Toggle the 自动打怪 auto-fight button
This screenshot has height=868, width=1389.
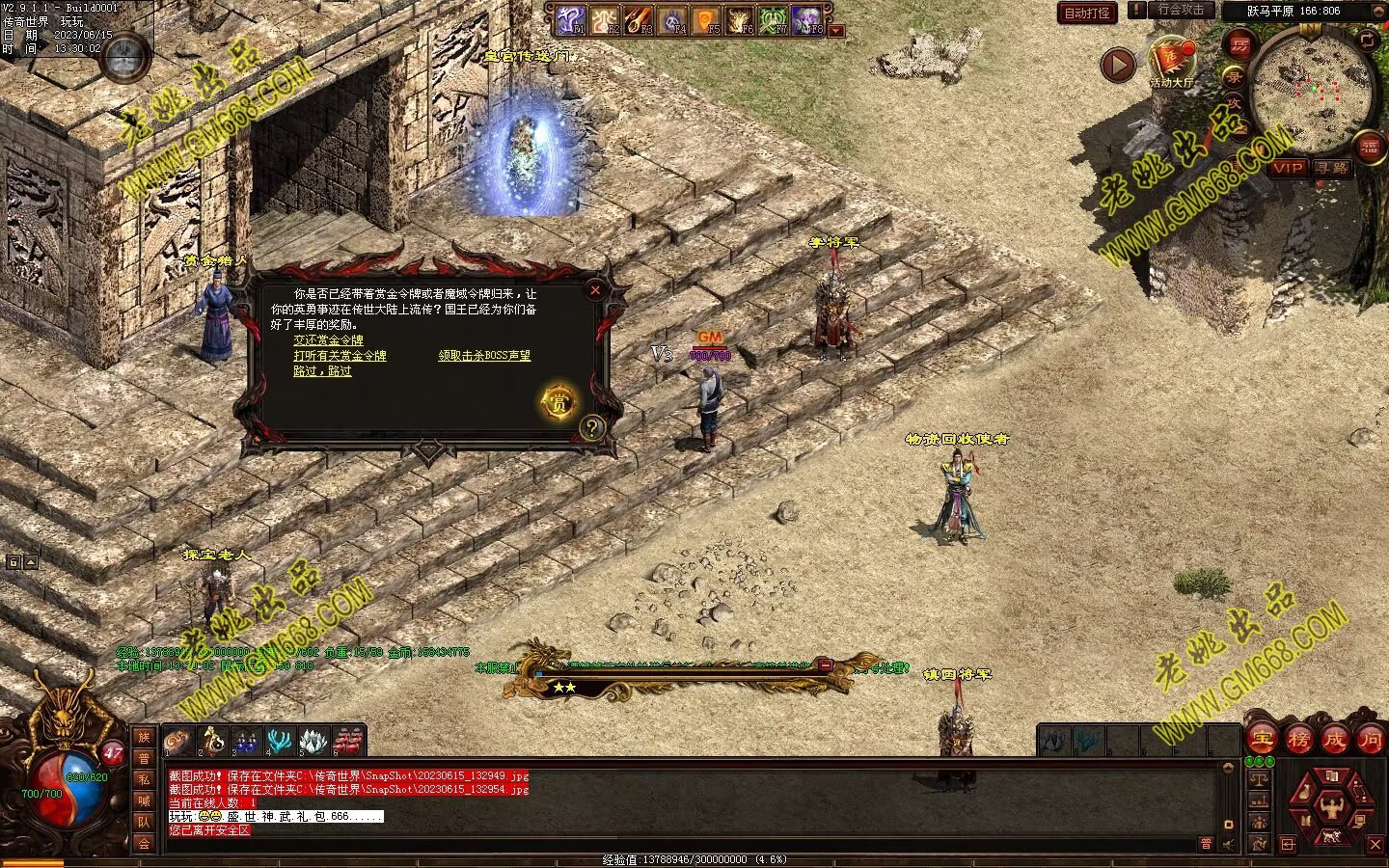coord(1087,13)
